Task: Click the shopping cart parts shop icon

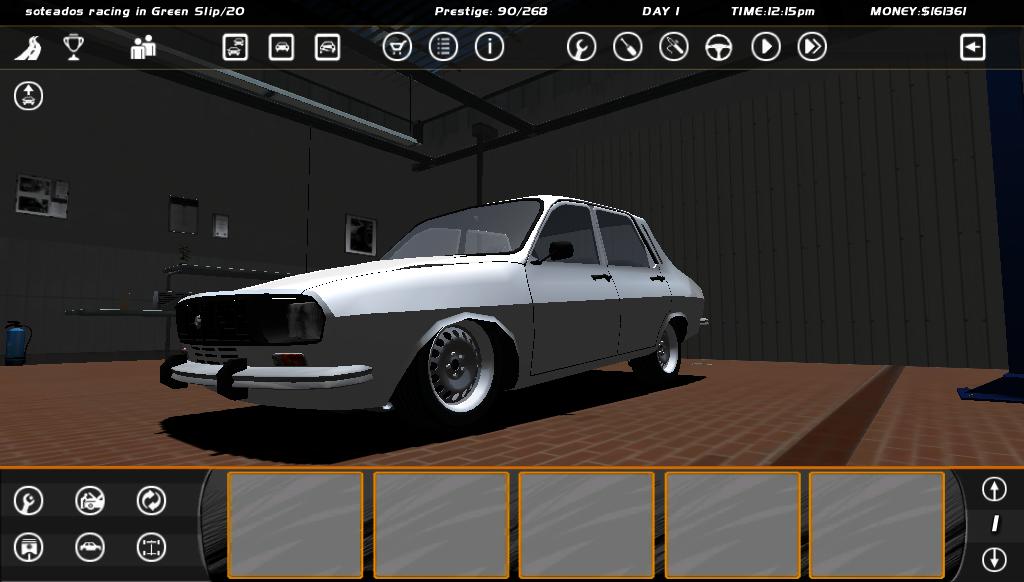Action: [x=397, y=47]
